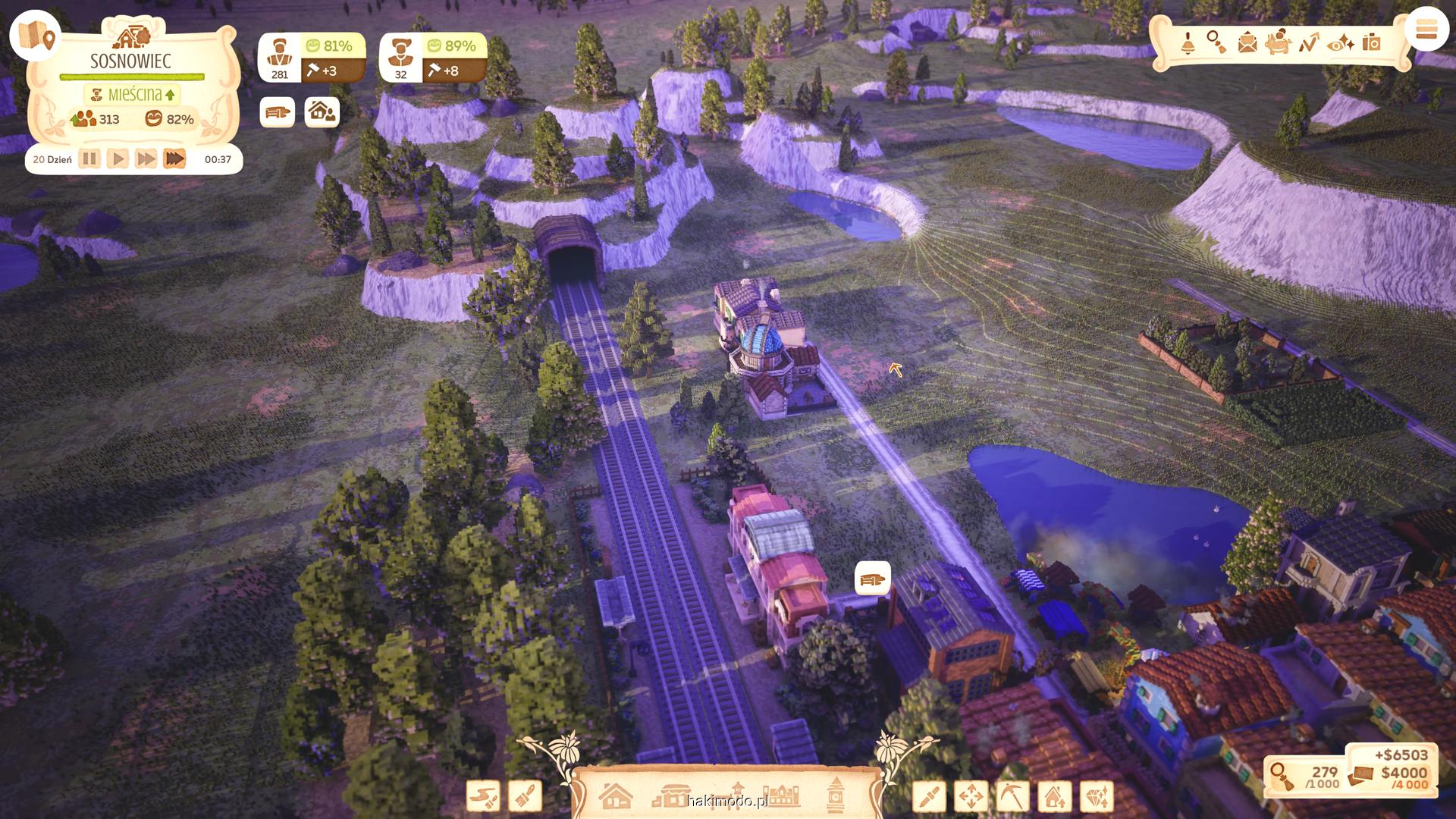Activate the camera photo mode
The height and width of the screenshot is (819, 1456).
click(x=1371, y=43)
